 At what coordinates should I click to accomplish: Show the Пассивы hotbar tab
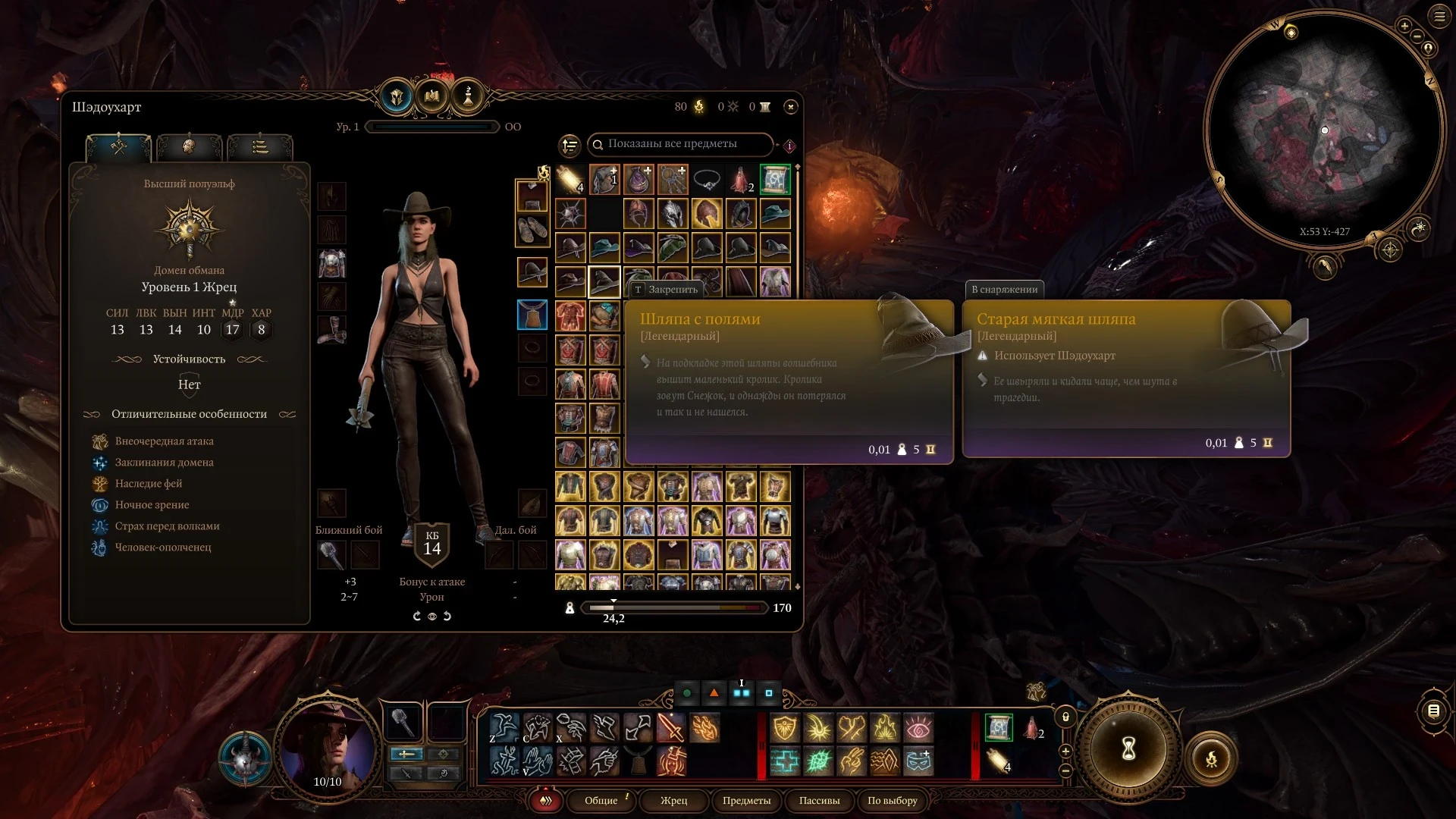(x=819, y=801)
